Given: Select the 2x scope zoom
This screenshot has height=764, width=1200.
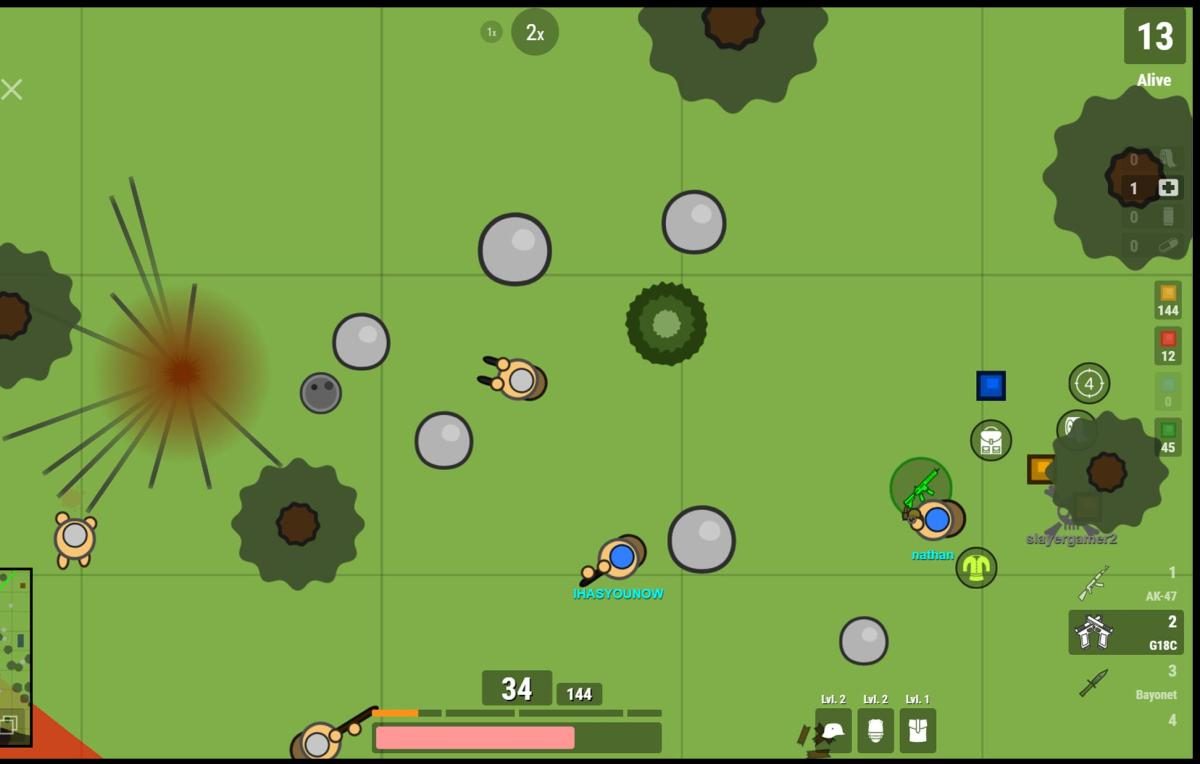Looking at the screenshot, I should [x=535, y=33].
